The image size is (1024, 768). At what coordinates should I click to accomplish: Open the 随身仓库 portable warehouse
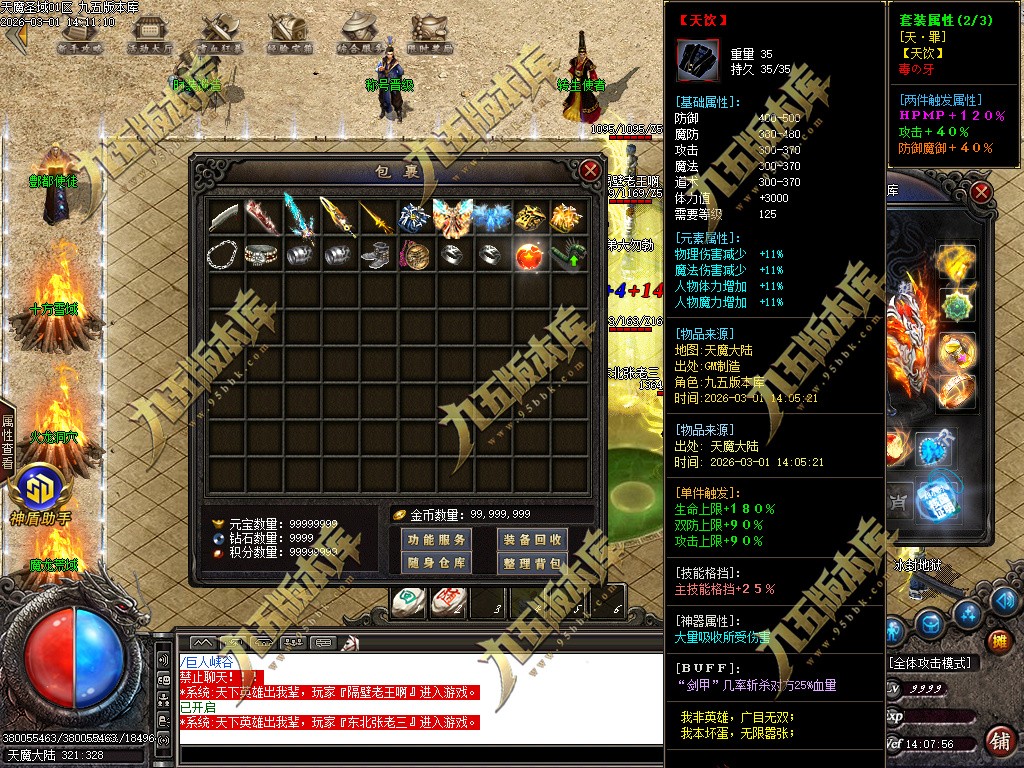coord(436,563)
